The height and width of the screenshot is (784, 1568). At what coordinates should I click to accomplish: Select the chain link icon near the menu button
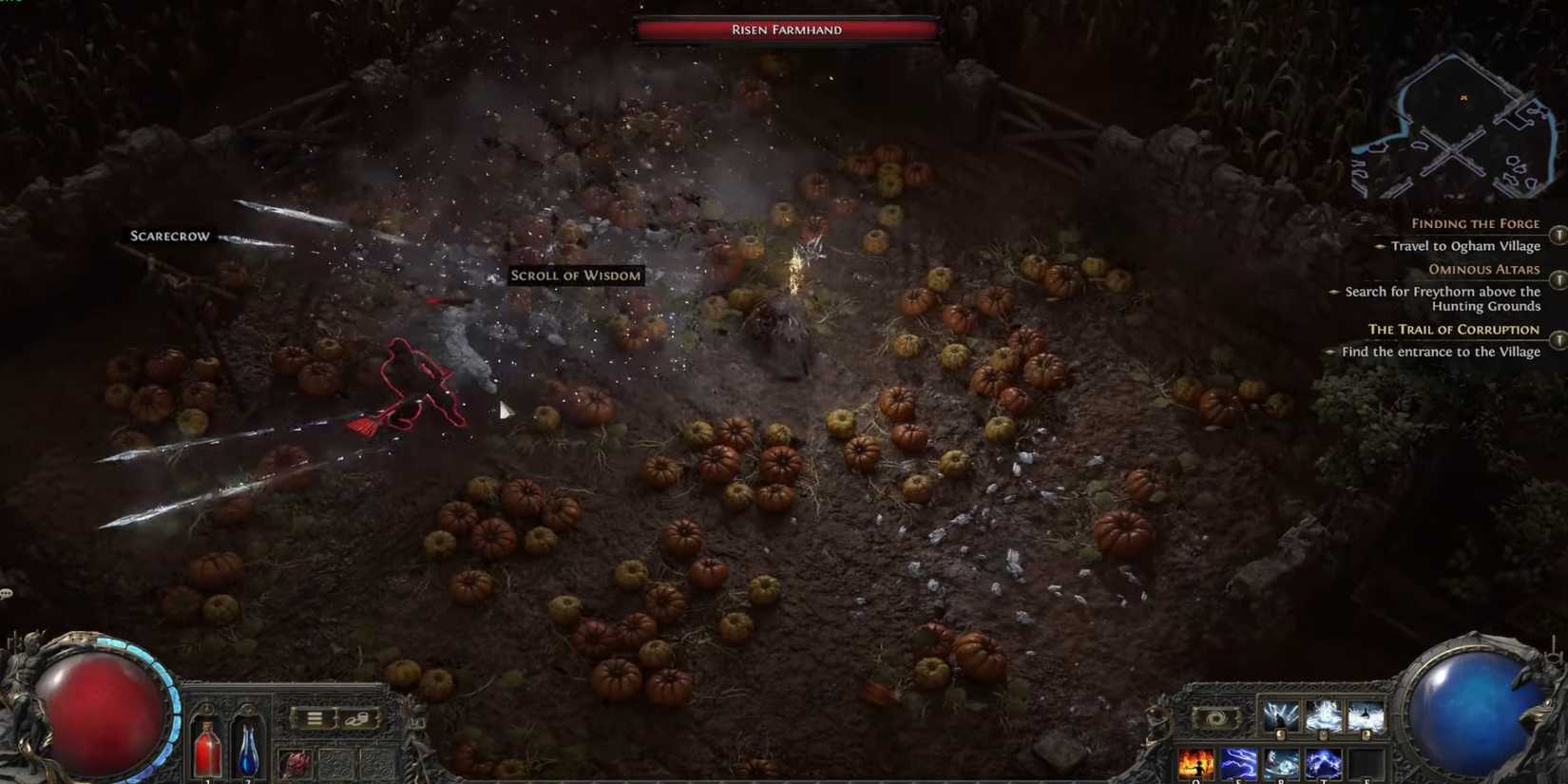[x=355, y=718]
